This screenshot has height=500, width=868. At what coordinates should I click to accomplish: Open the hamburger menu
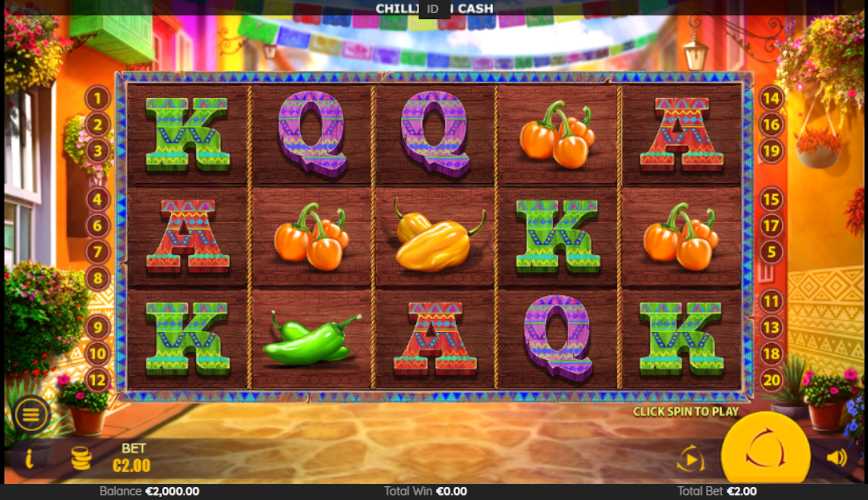(31, 414)
